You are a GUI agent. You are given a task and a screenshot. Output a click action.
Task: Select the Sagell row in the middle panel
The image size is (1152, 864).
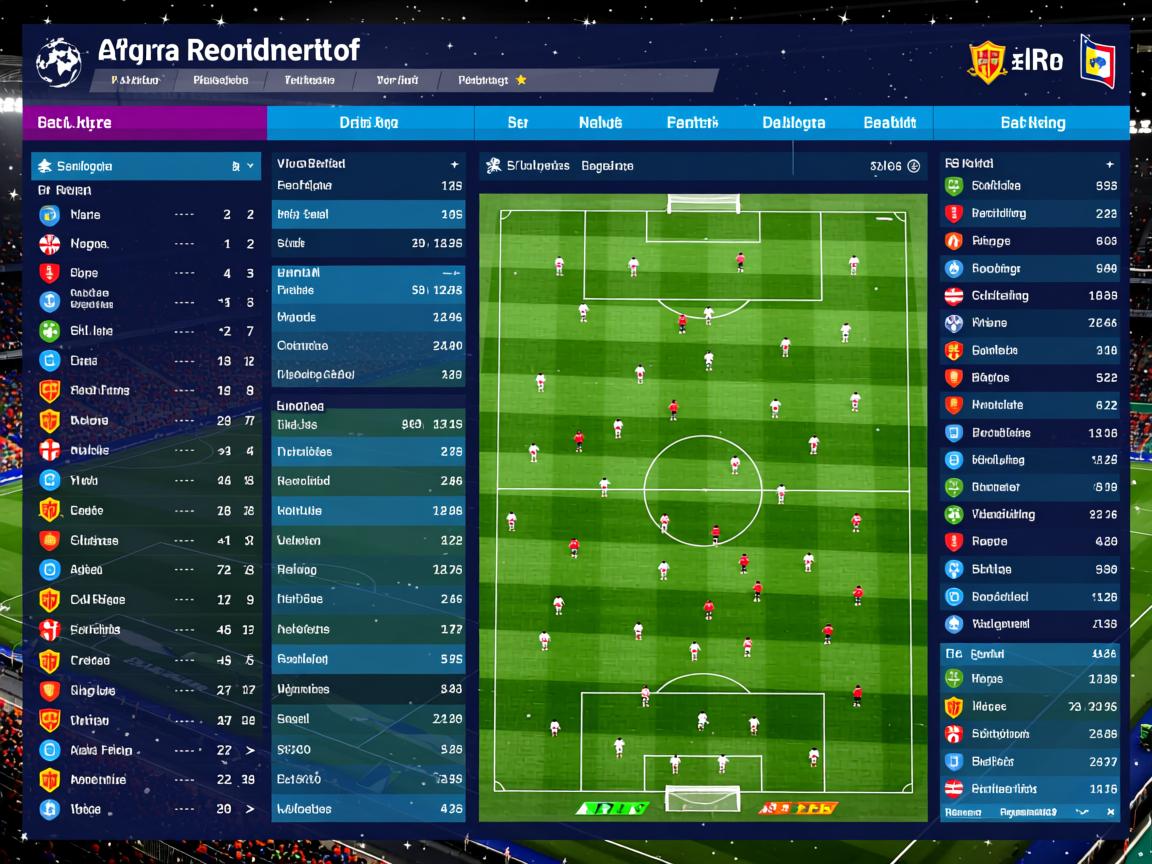[368, 719]
